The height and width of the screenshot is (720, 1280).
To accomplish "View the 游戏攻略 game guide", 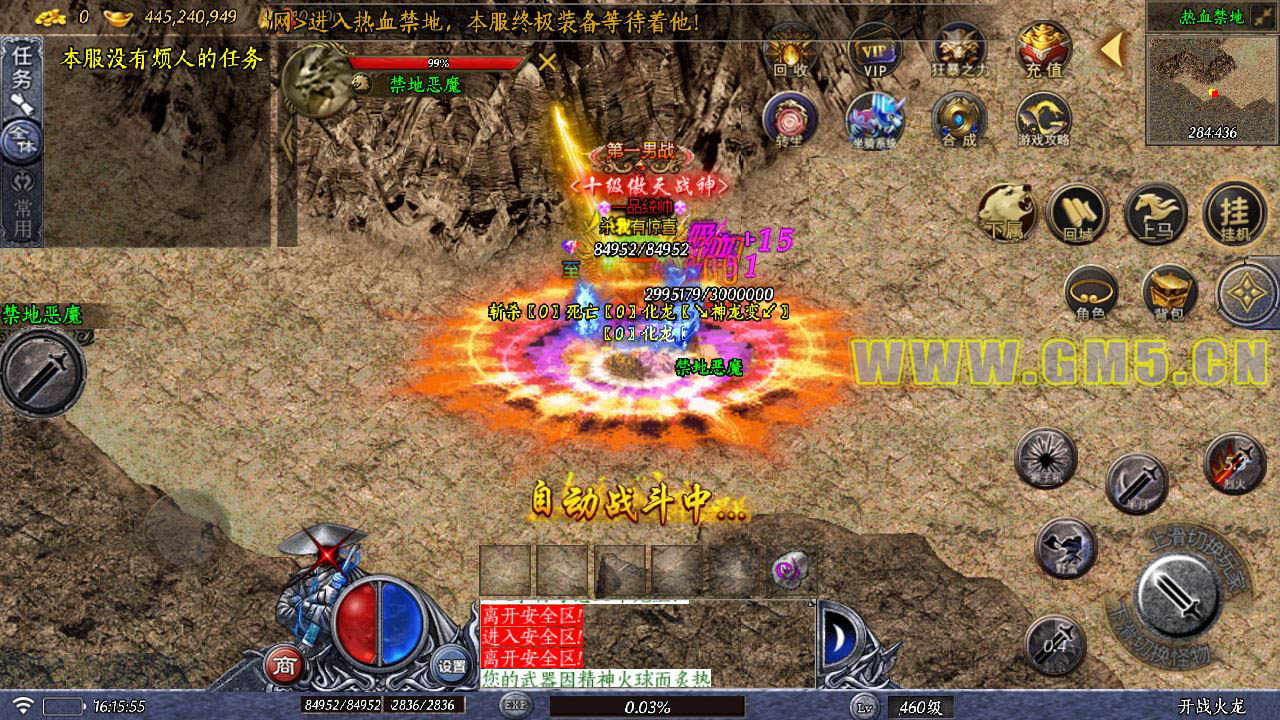I will (1044, 120).
